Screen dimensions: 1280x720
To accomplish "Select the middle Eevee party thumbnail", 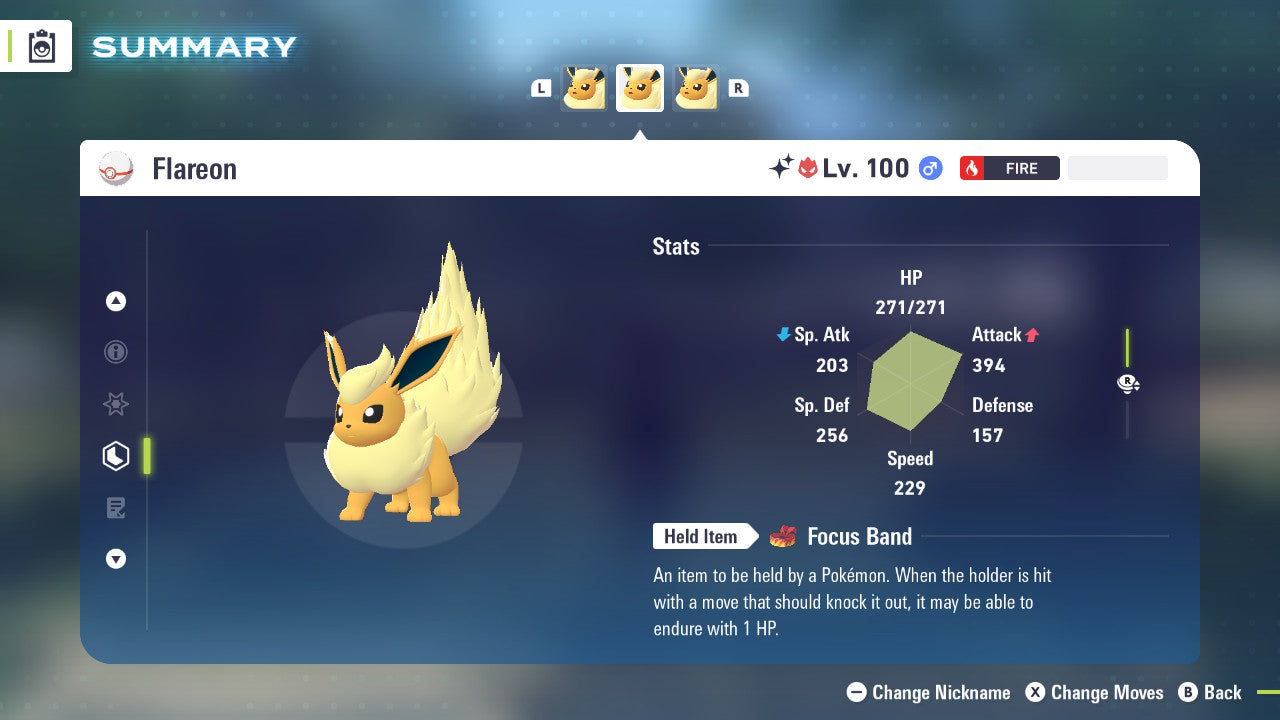I will pyautogui.click(x=639, y=87).
